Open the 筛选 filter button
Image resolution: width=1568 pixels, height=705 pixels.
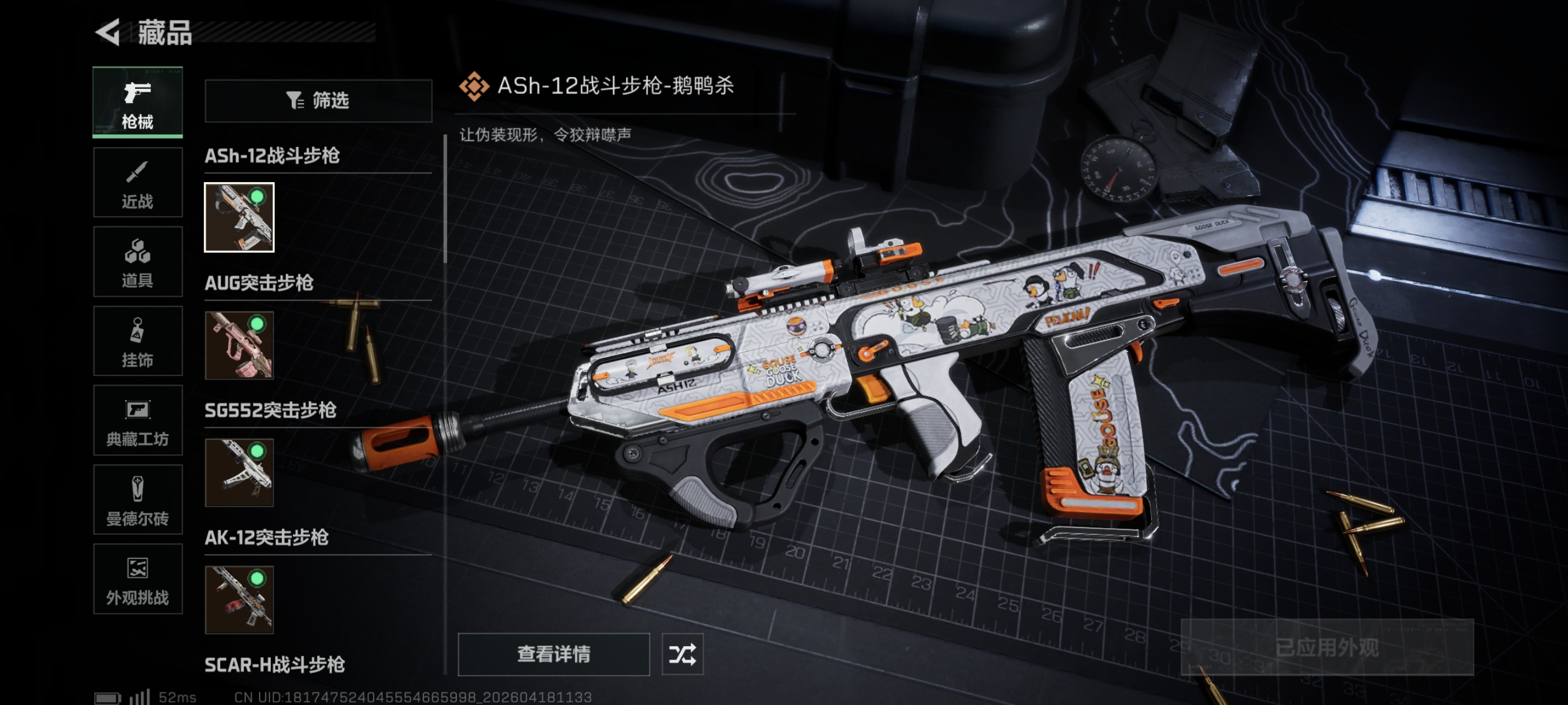[318, 100]
